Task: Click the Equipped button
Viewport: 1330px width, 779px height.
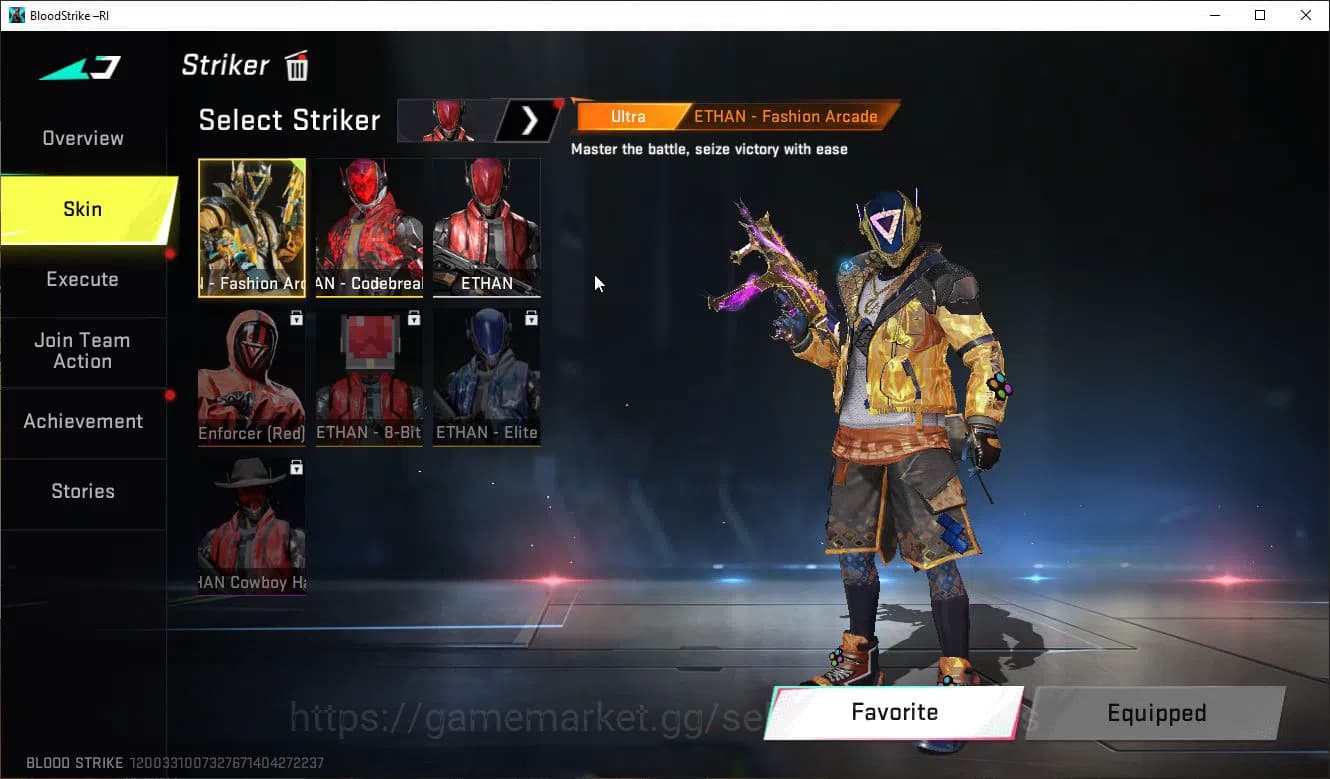Action: 1156,712
